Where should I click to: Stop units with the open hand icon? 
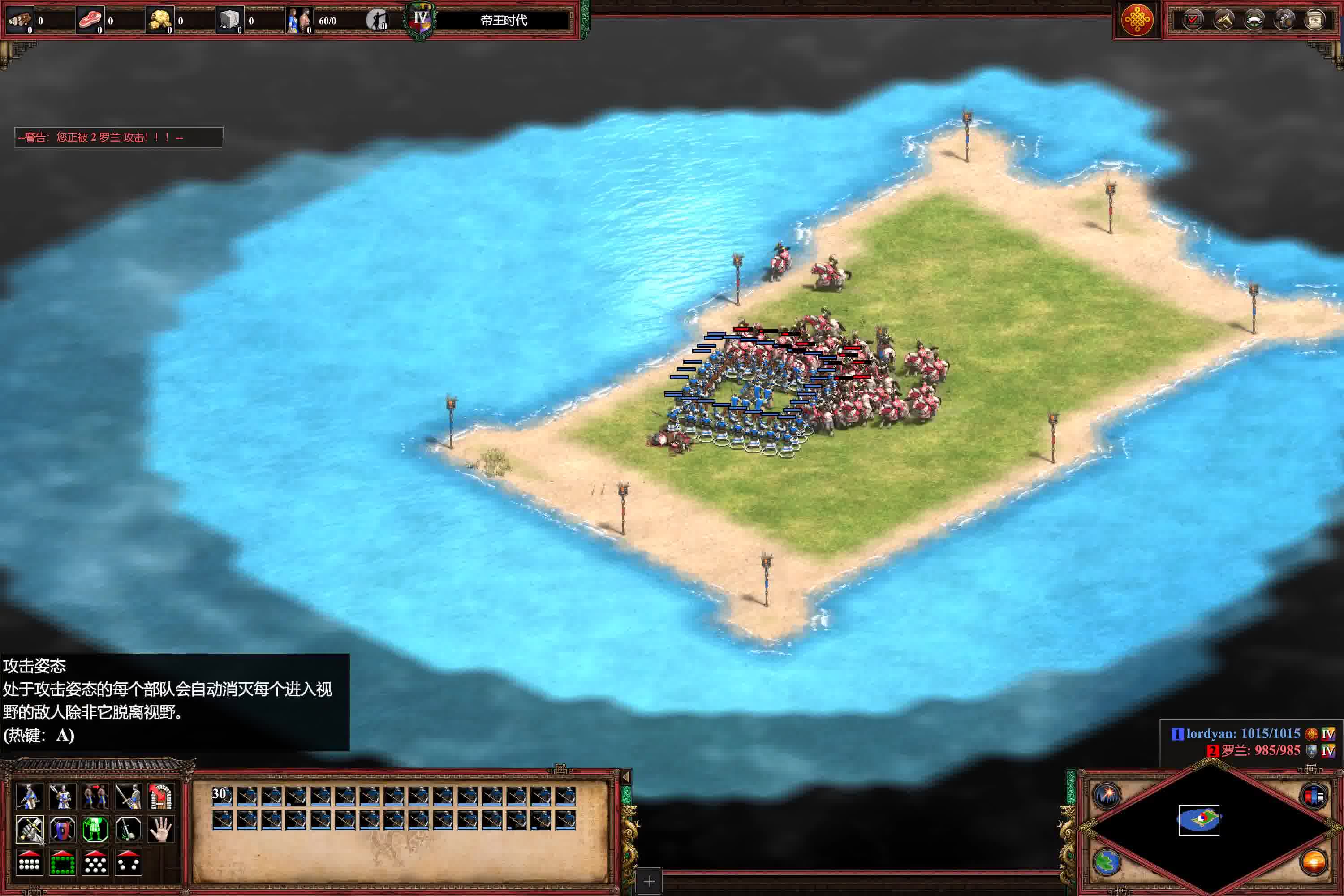pyautogui.click(x=161, y=828)
